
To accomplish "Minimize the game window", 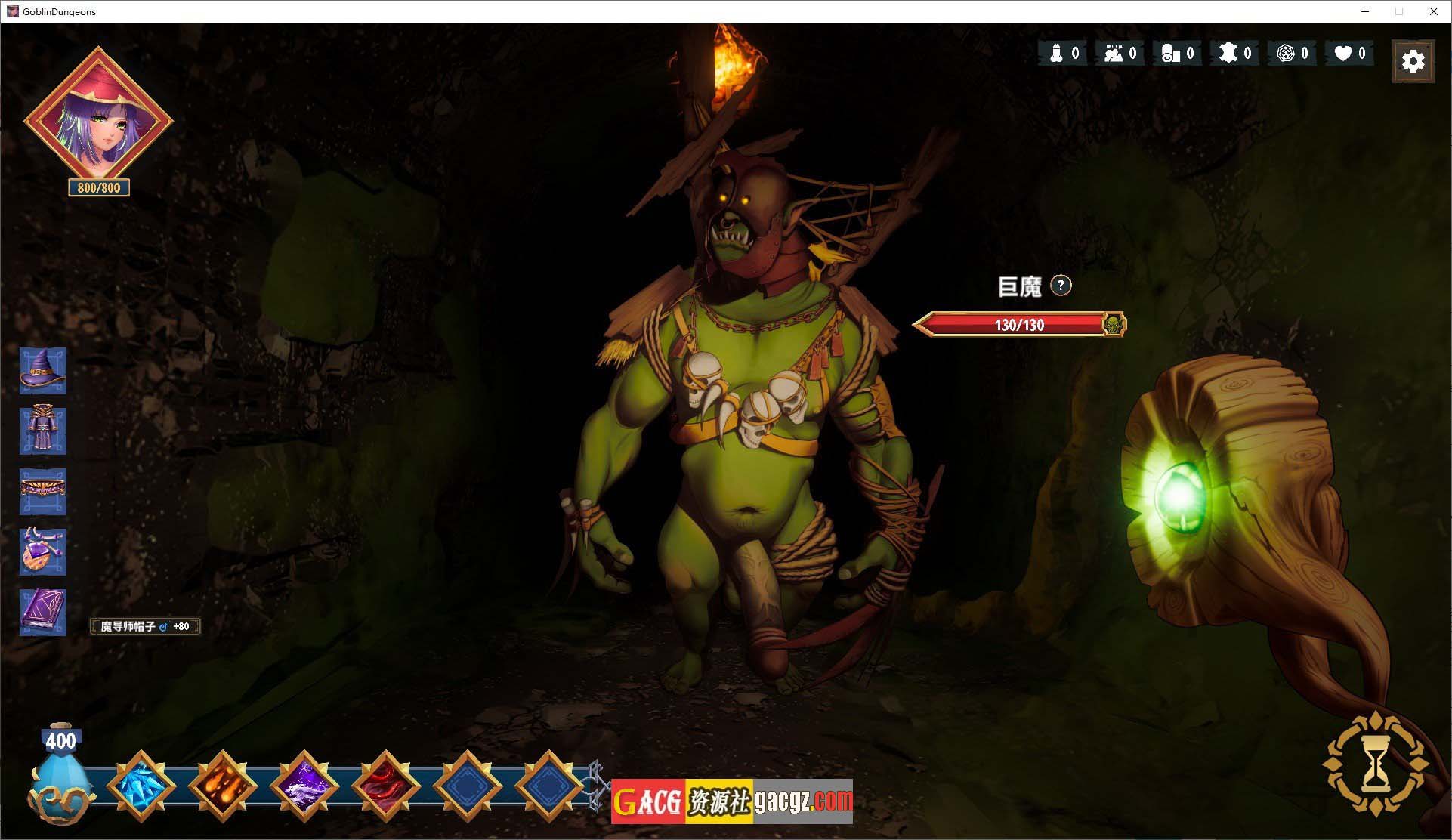I will (1365, 11).
